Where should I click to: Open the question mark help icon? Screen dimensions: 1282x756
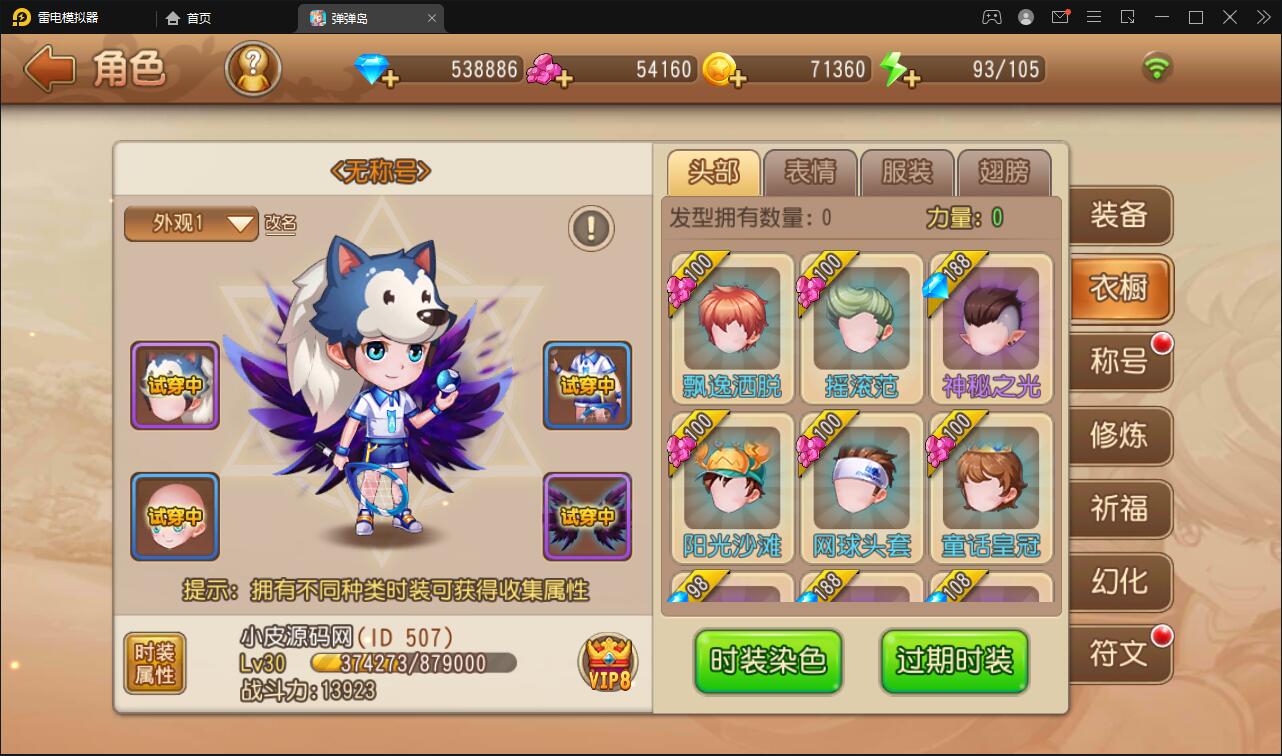pyautogui.click(x=252, y=69)
